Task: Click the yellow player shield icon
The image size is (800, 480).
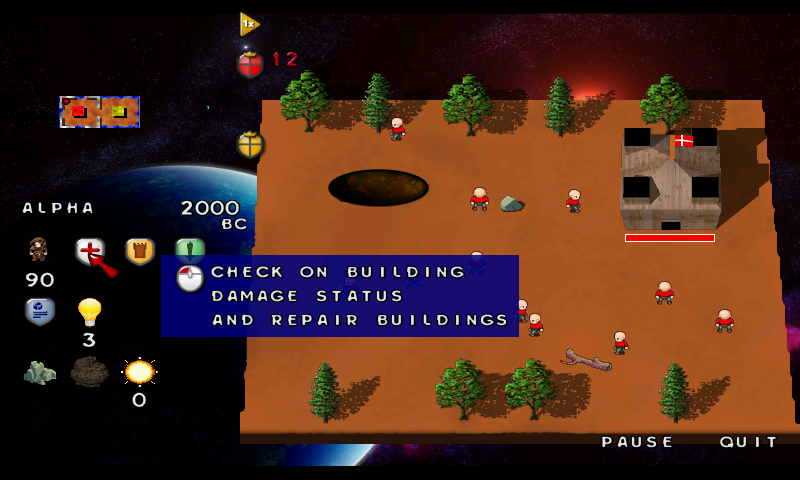Action: coord(250,144)
